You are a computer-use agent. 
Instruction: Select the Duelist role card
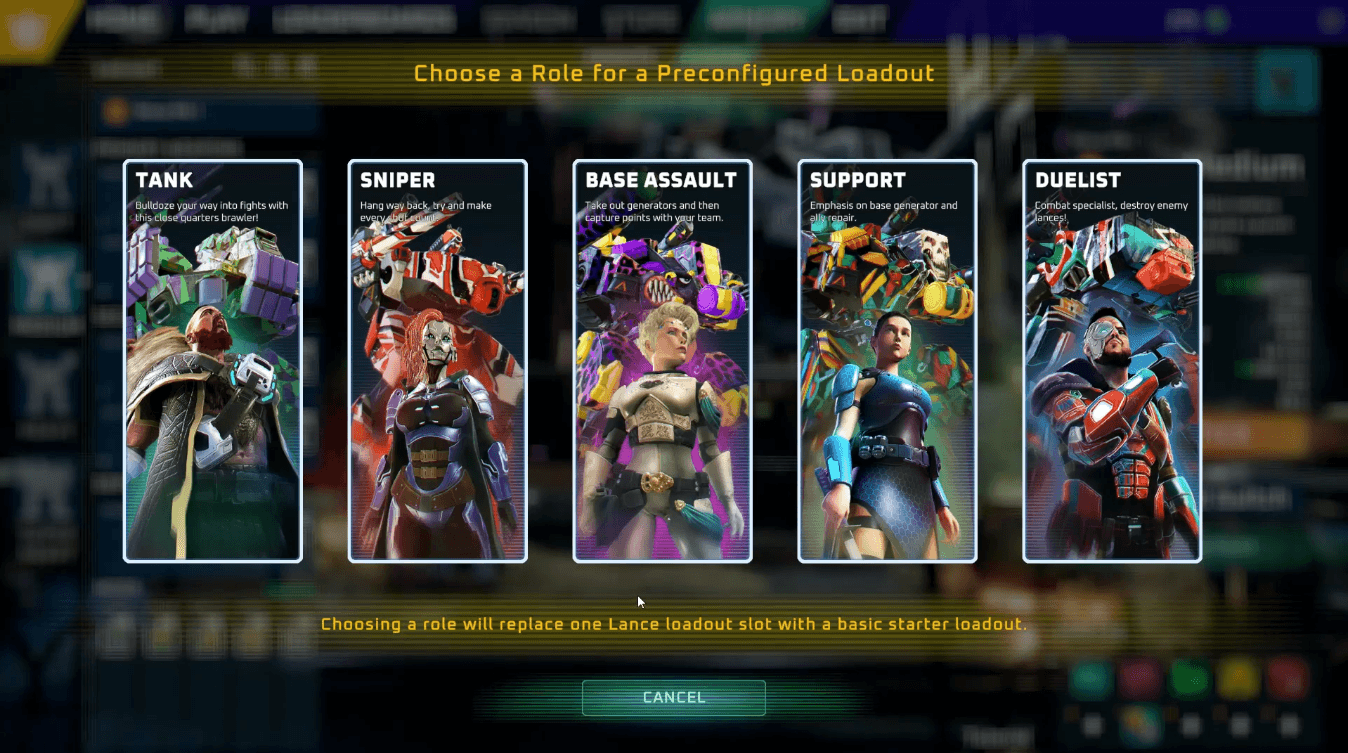coord(1112,361)
